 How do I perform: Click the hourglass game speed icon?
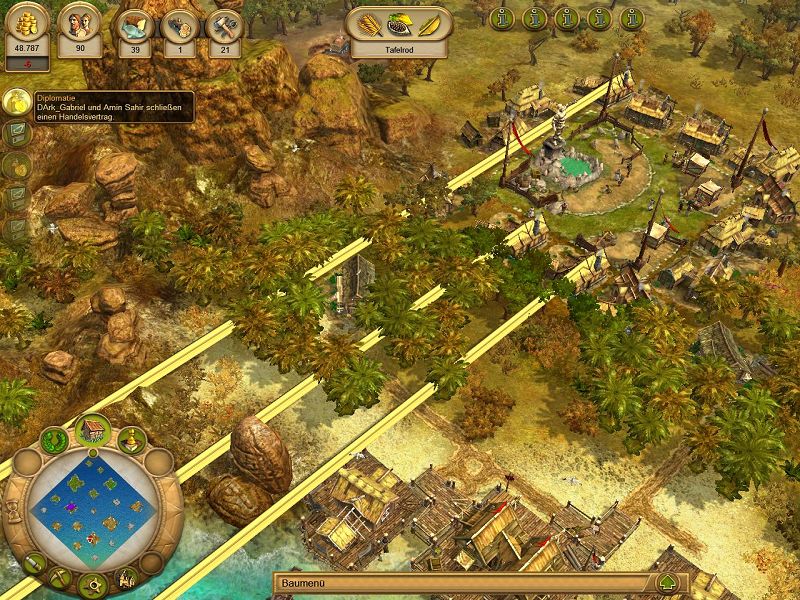(x=14, y=510)
